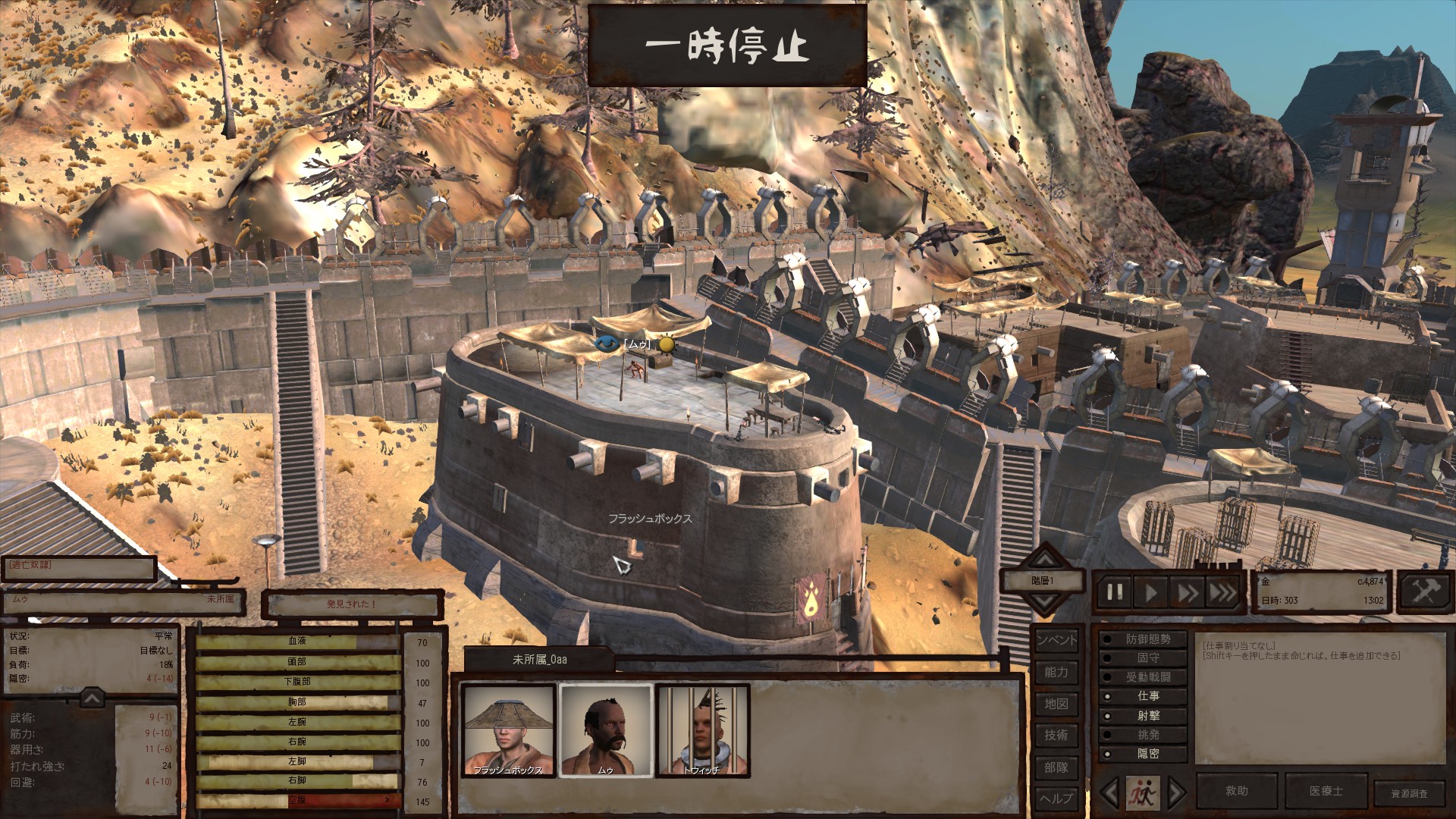This screenshot has width=1456, height=819.
Task: Open the build mode hammer button
Action: [x=1424, y=591]
